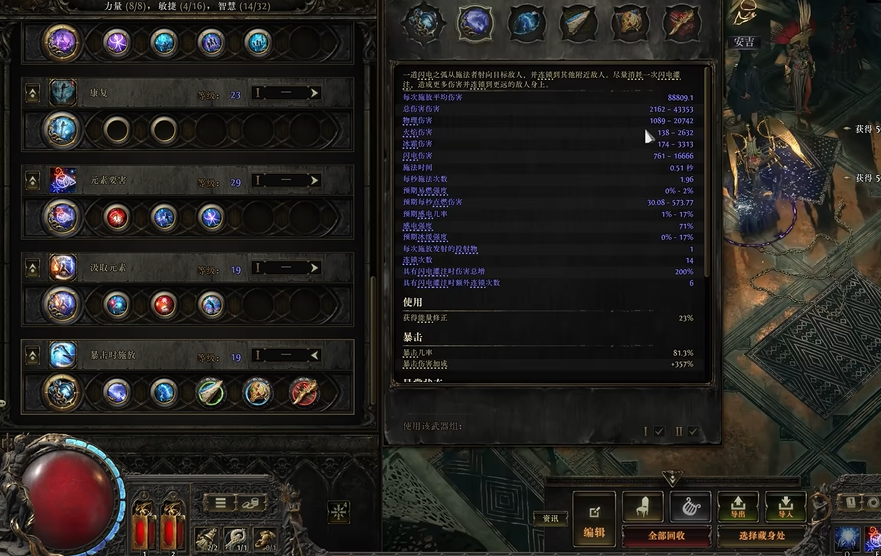The width and height of the screenshot is (881, 556).
Task: Click the 全部回收 (Reclaim All) button
Action: (x=654, y=536)
